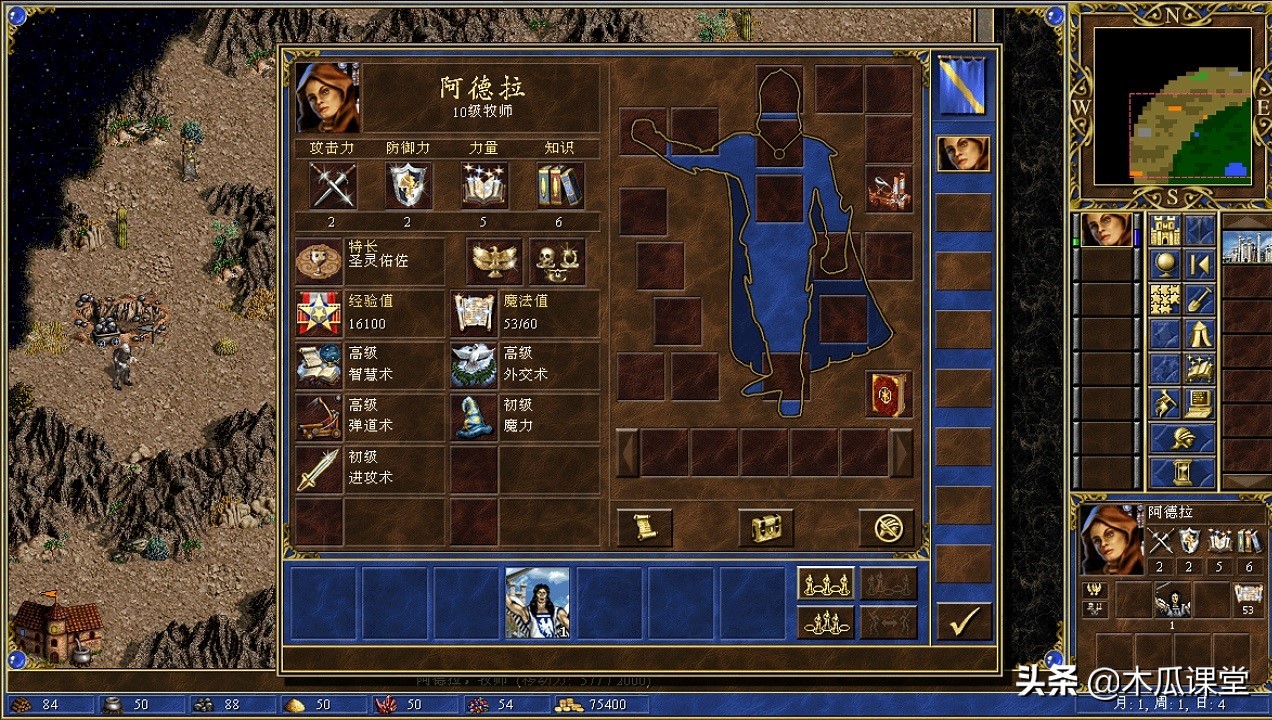Select the spread-out army formation
Screen dimensions: 1272x720
click(x=825, y=583)
